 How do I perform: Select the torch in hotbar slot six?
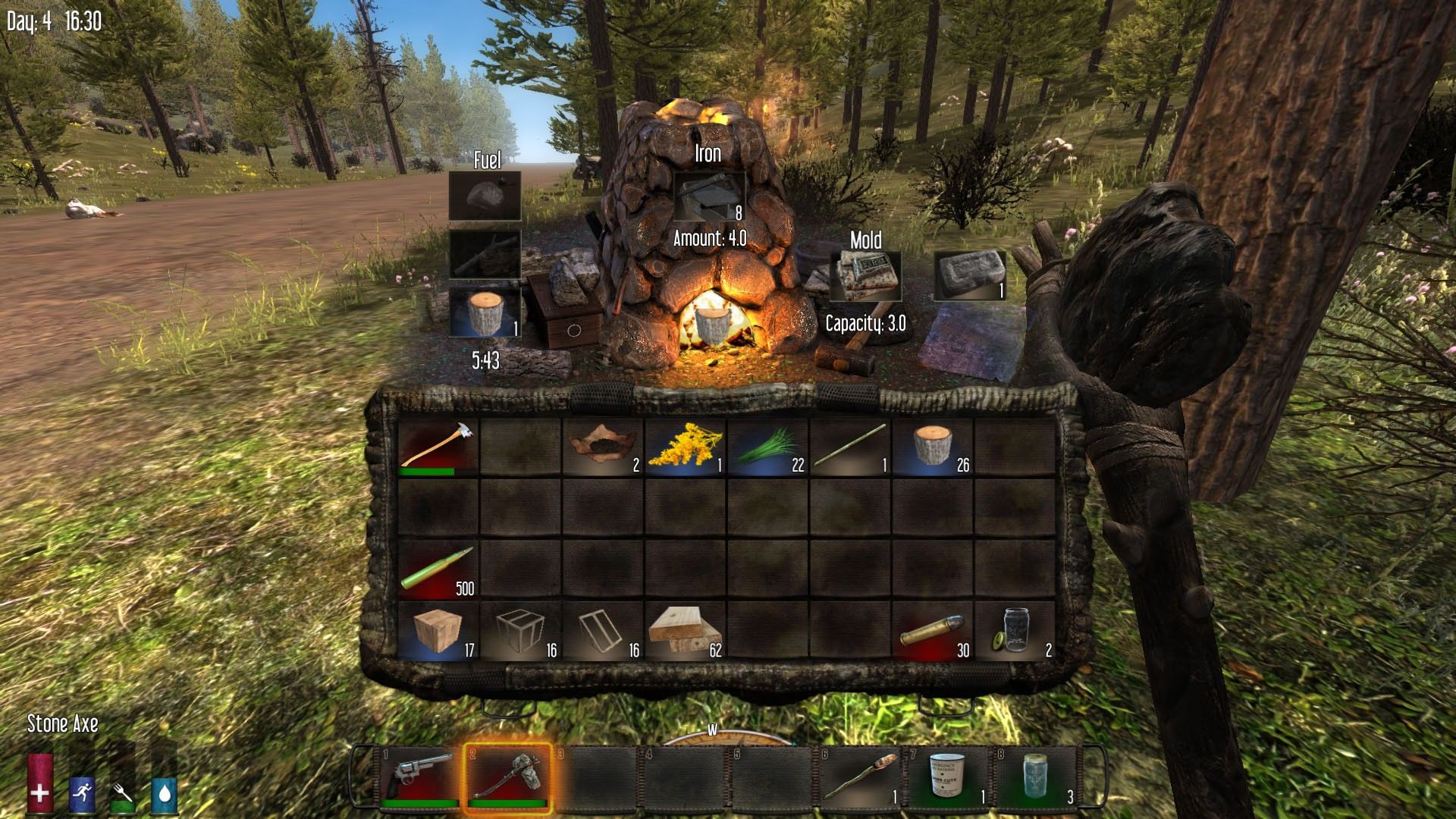[x=862, y=777]
